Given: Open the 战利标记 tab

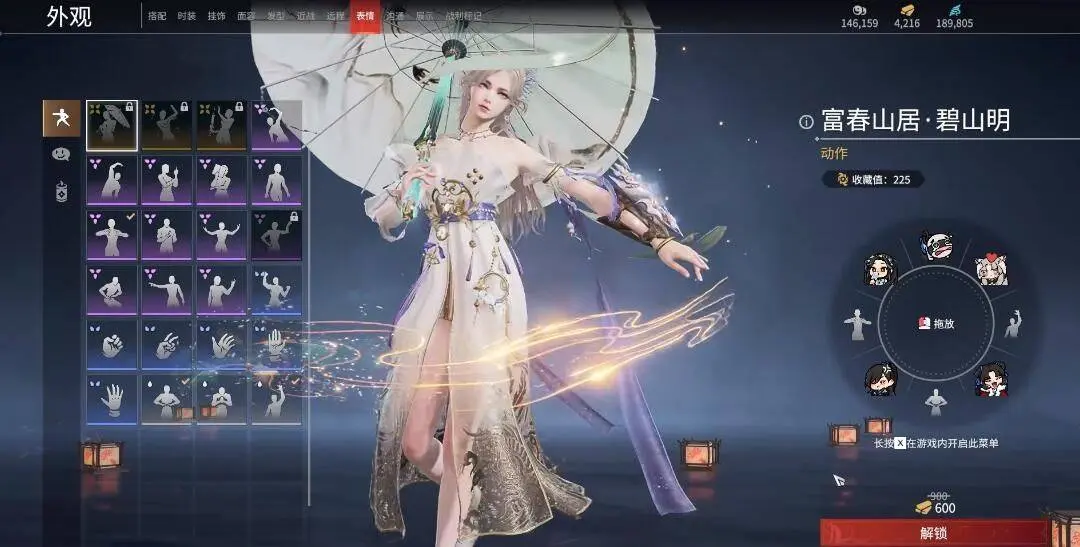Looking at the screenshot, I should pos(462,16).
